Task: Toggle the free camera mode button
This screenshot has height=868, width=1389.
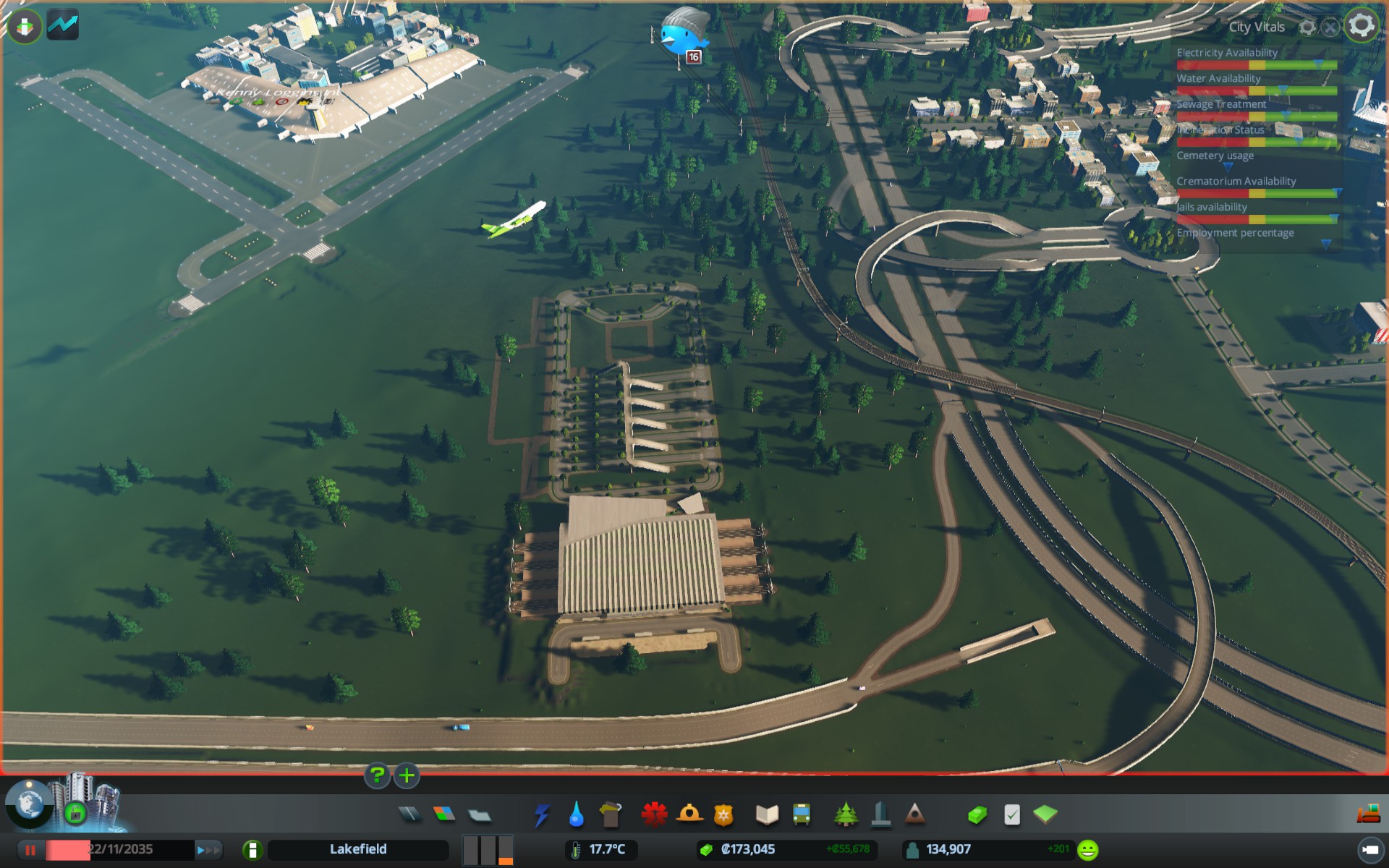Action: pos(1369,849)
